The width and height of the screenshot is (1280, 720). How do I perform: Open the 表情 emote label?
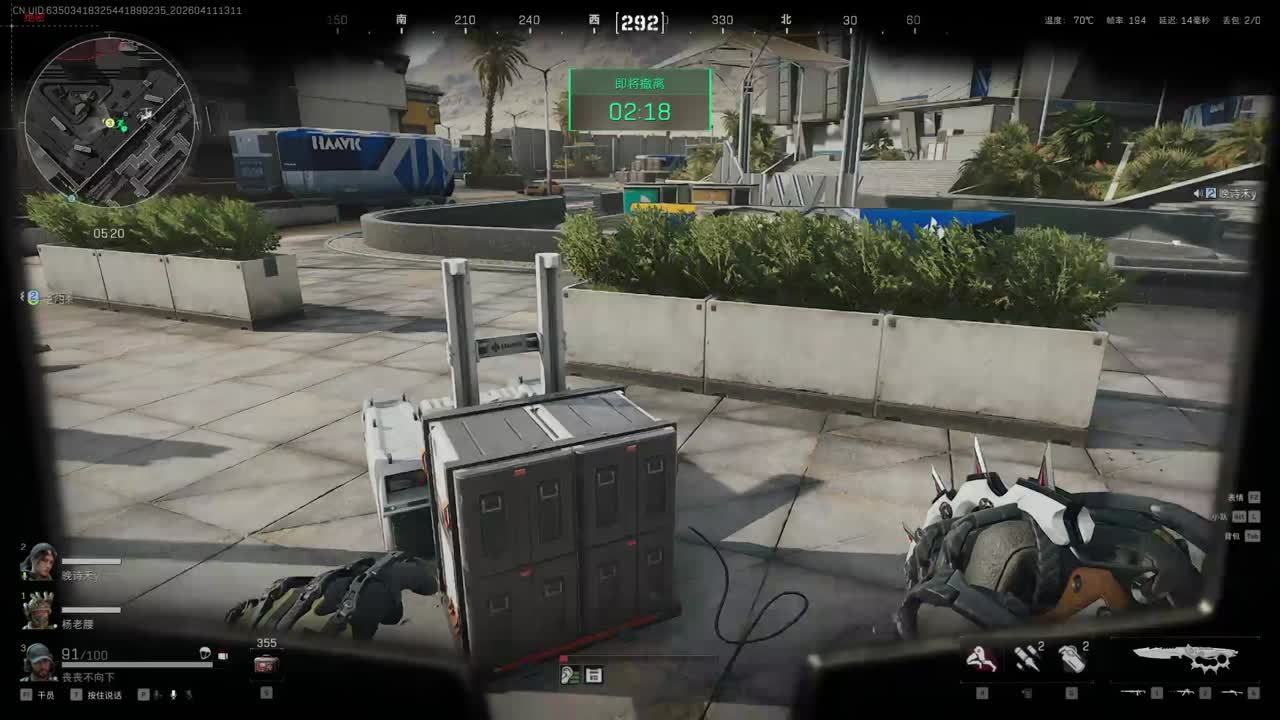pyautogui.click(x=1236, y=497)
